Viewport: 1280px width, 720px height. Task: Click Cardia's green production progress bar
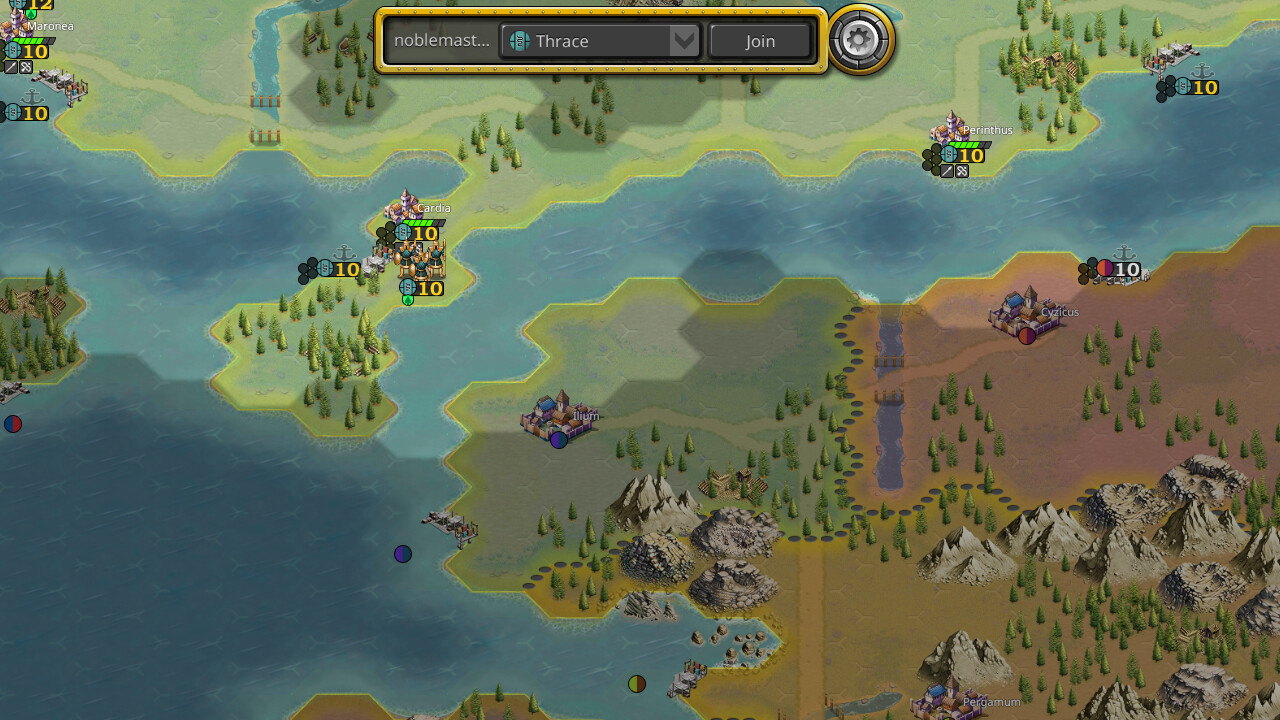tap(423, 221)
